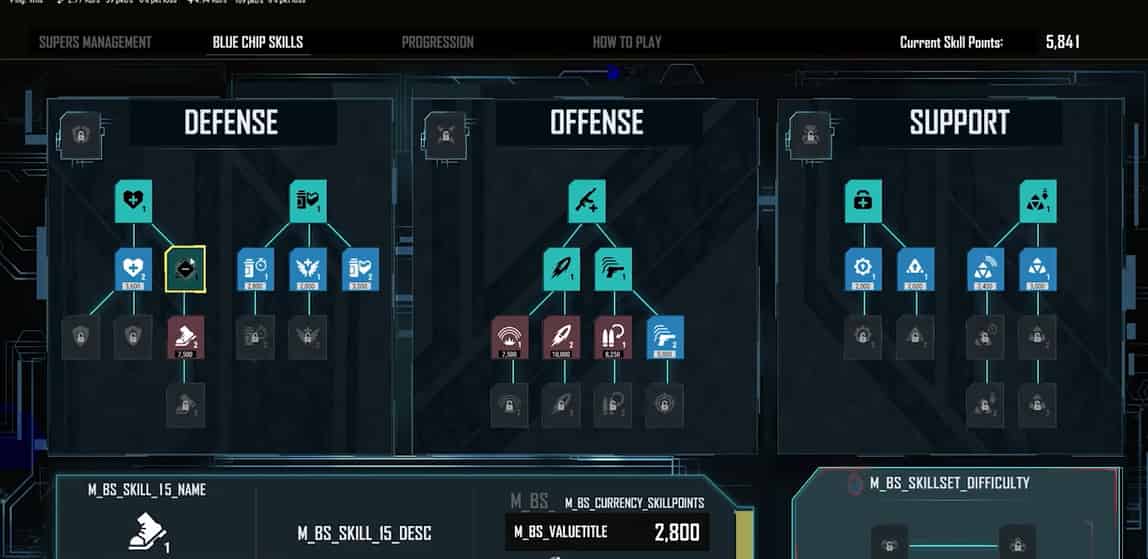Choose the blue gear skill in Support
This screenshot has height=559, width=1148.
(x=863, y=268)
